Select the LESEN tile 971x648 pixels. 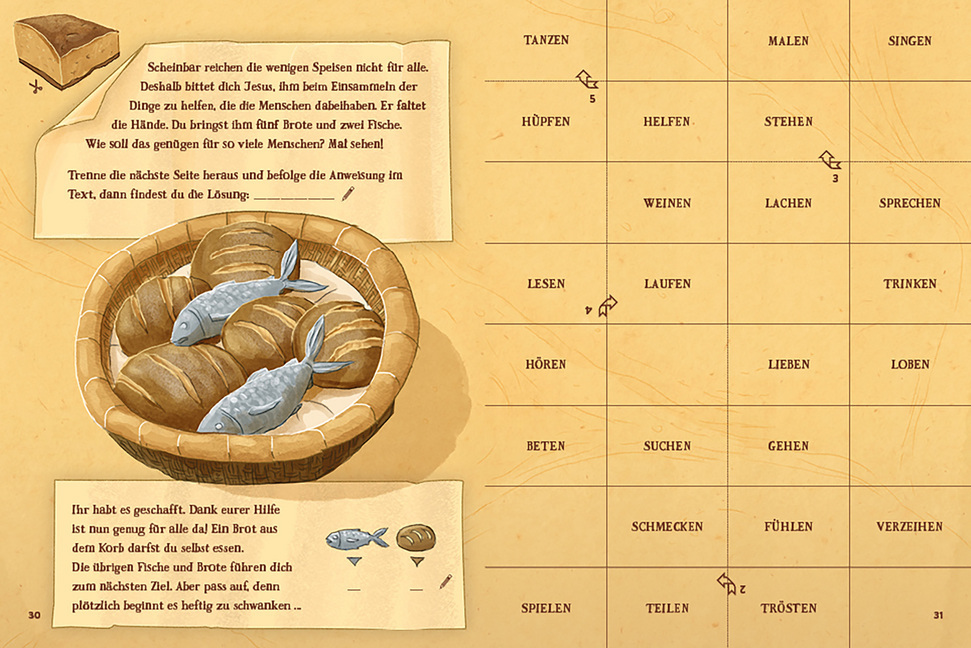click(546, 284)
